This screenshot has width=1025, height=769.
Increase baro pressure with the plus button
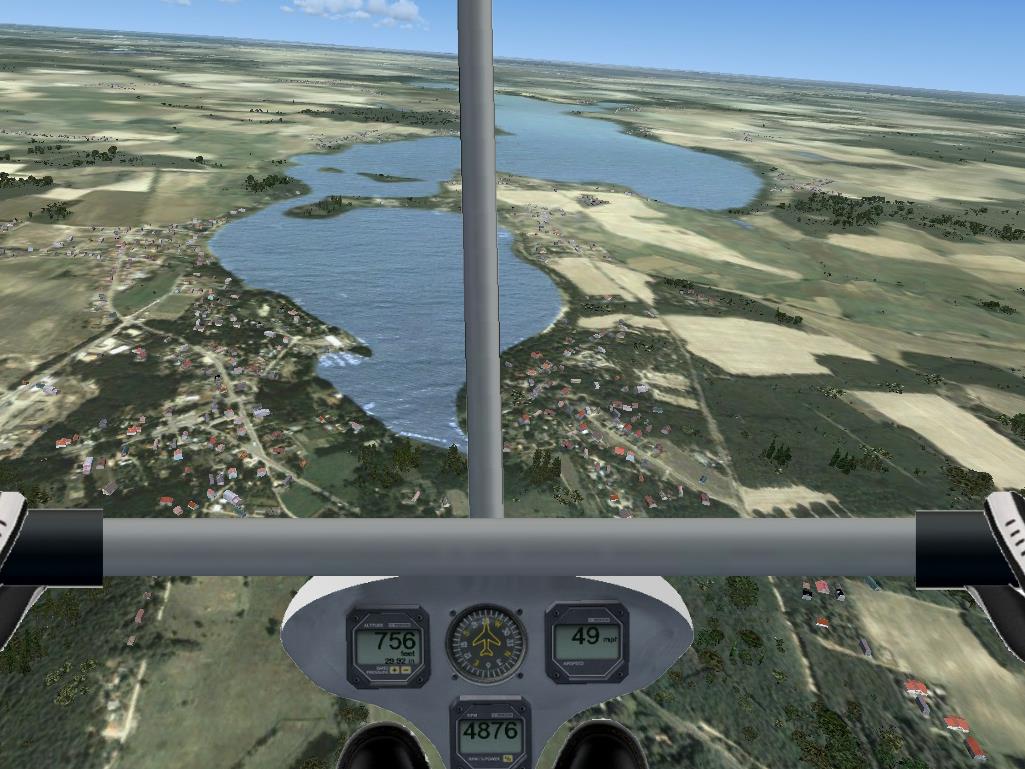[x=394, y=670]
